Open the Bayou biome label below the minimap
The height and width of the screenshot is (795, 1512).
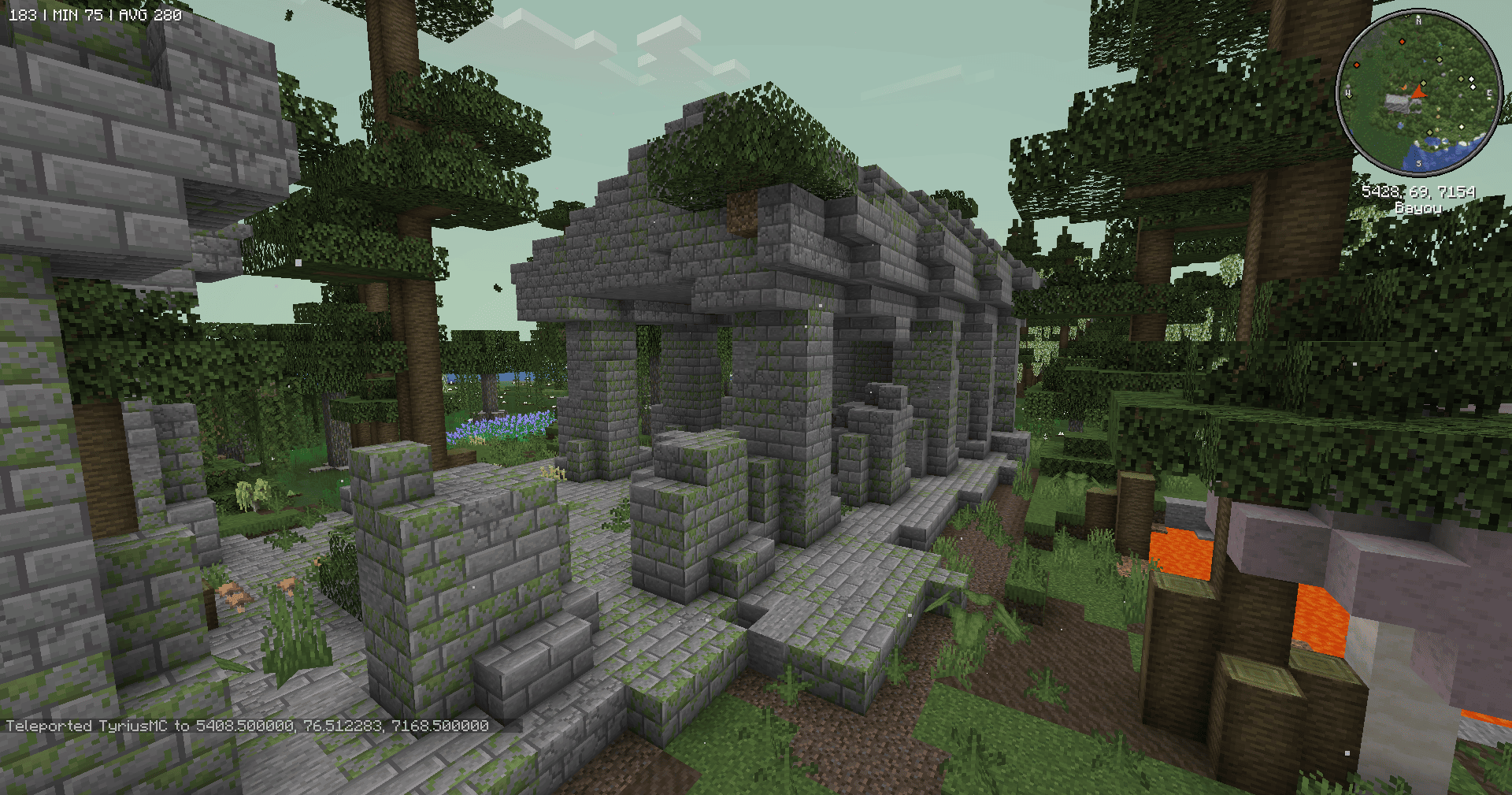[1419, 208]
